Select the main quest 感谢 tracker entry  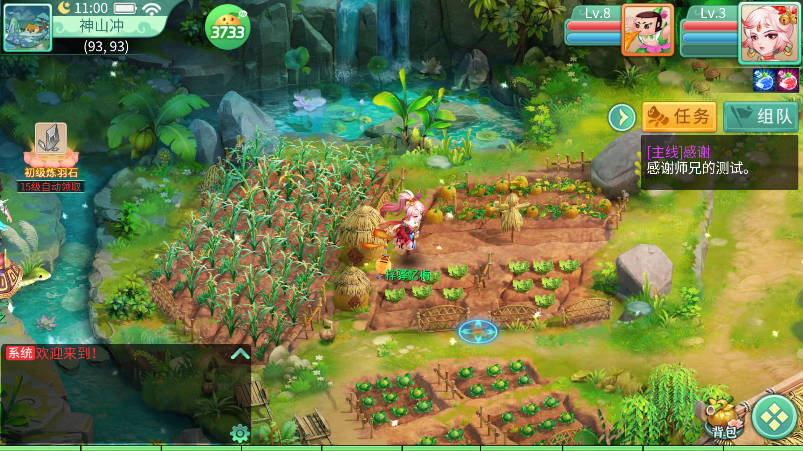point(718,161)
